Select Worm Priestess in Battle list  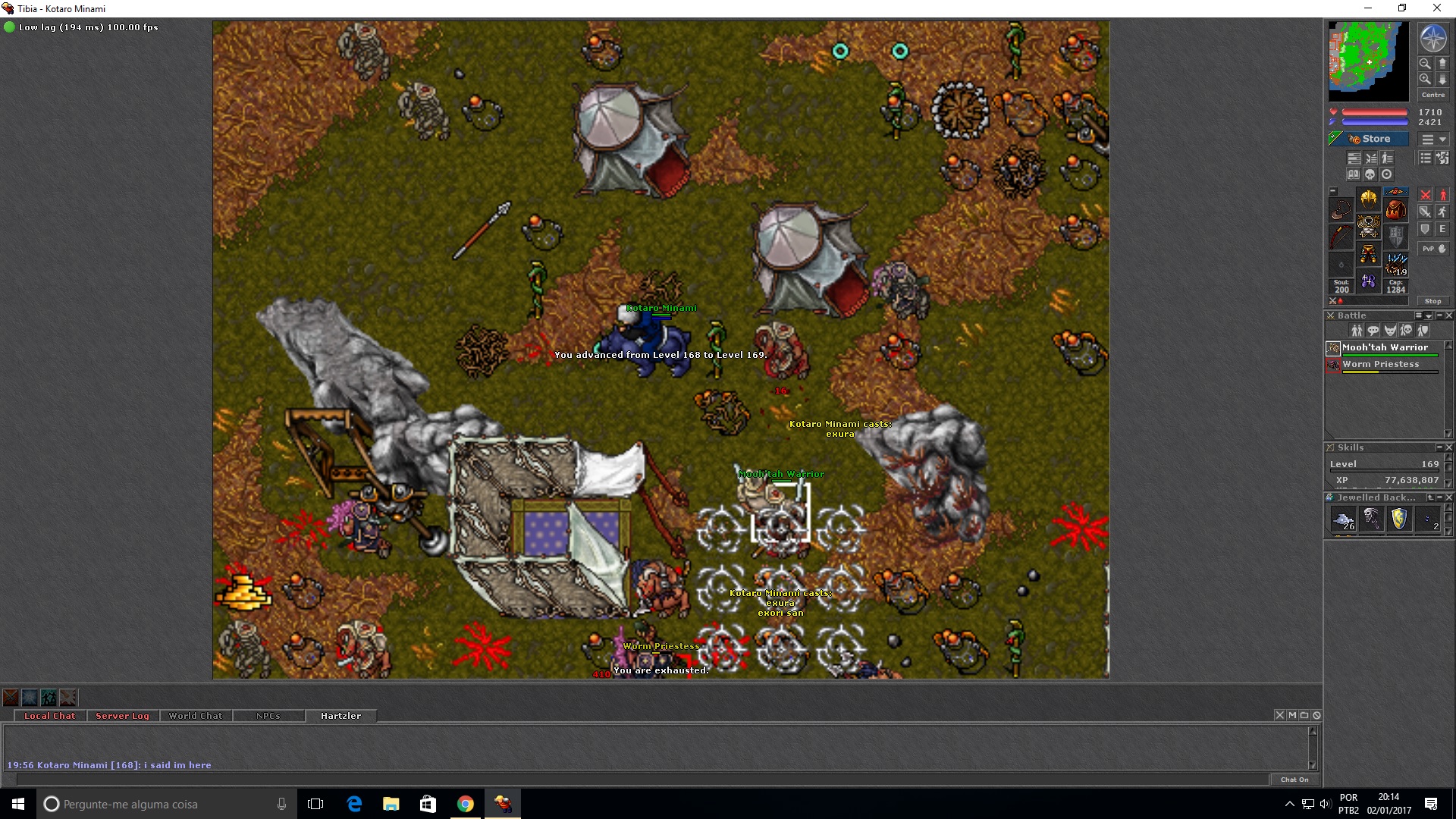coord(1380,365)
